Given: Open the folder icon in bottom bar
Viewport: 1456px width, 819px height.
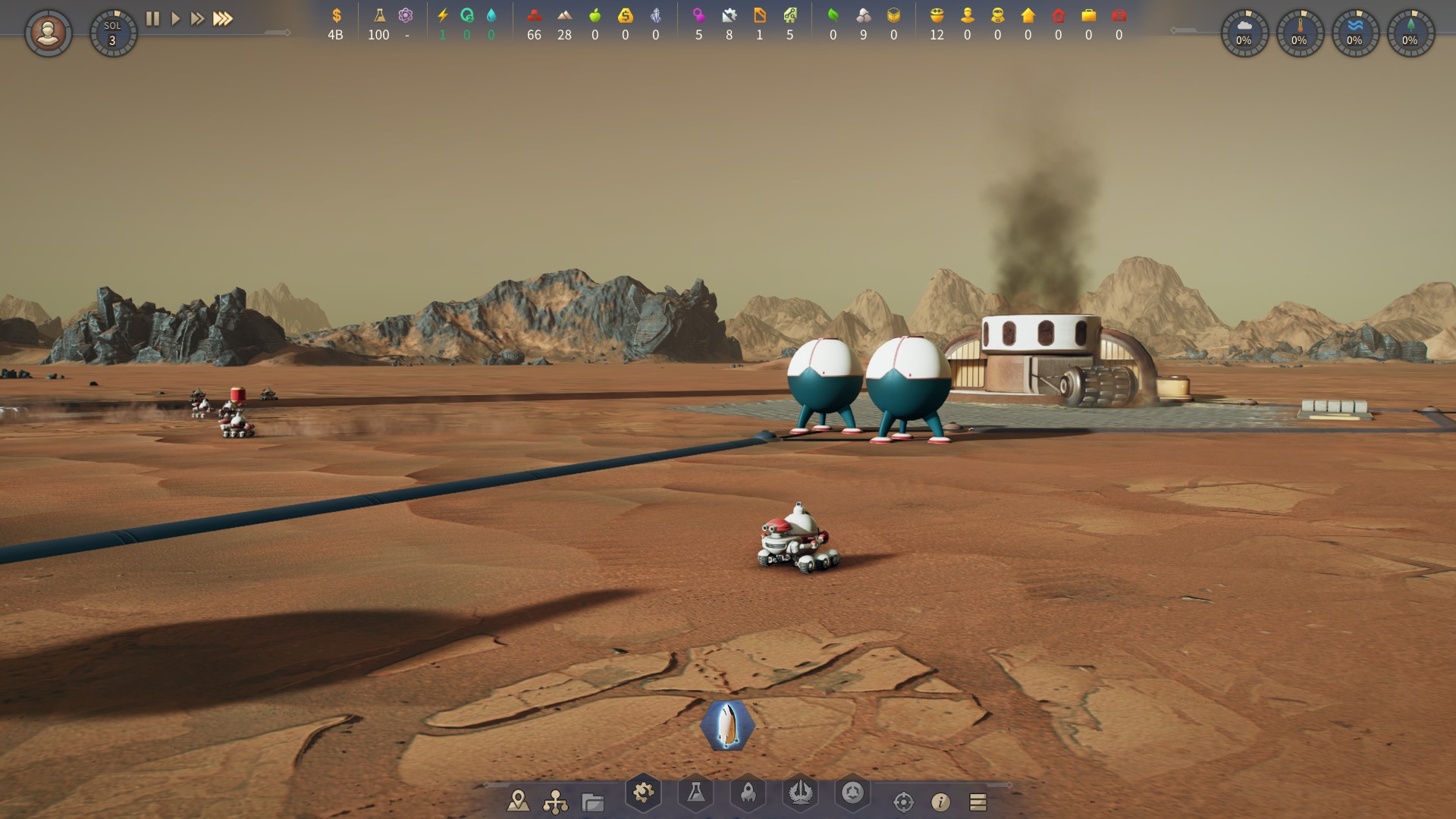Looking at the screenshot, I should [x=592, y=801].
